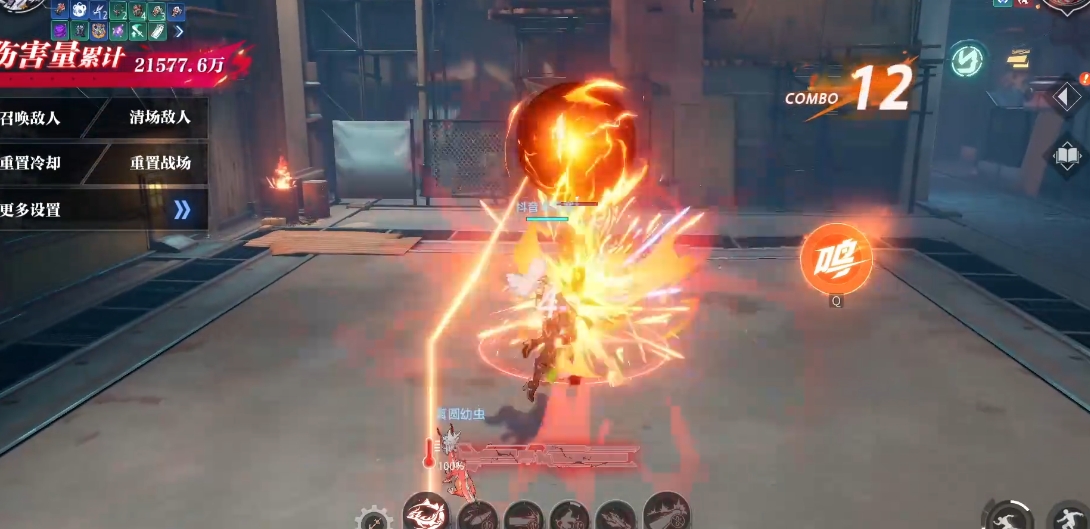
Task: Open the book guide icon
Action: tap(1066, 157)
